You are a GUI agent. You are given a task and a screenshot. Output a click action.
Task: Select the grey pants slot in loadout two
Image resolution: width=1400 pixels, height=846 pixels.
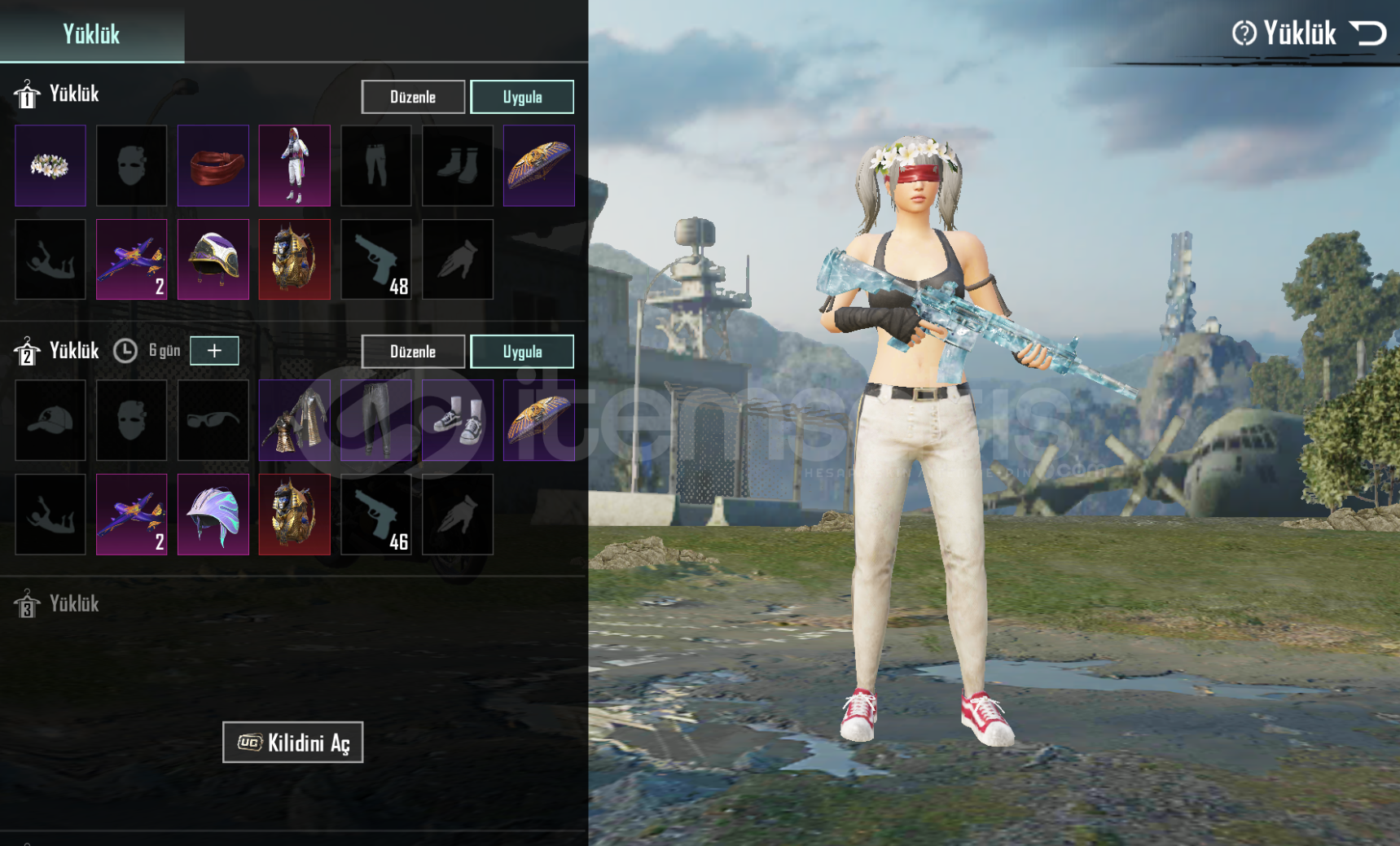376,420
